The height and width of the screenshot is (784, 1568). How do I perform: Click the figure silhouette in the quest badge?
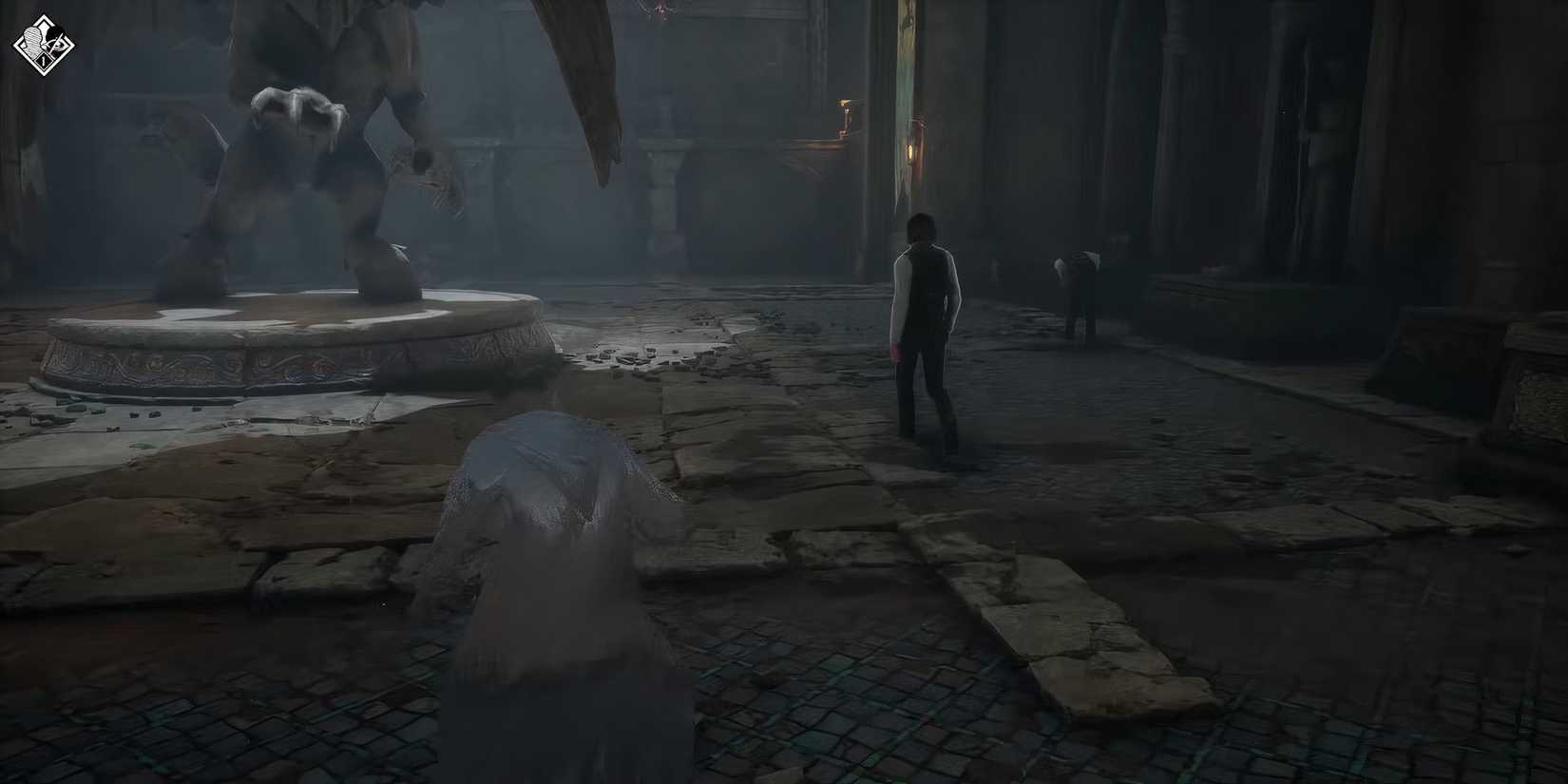point(32,40)
